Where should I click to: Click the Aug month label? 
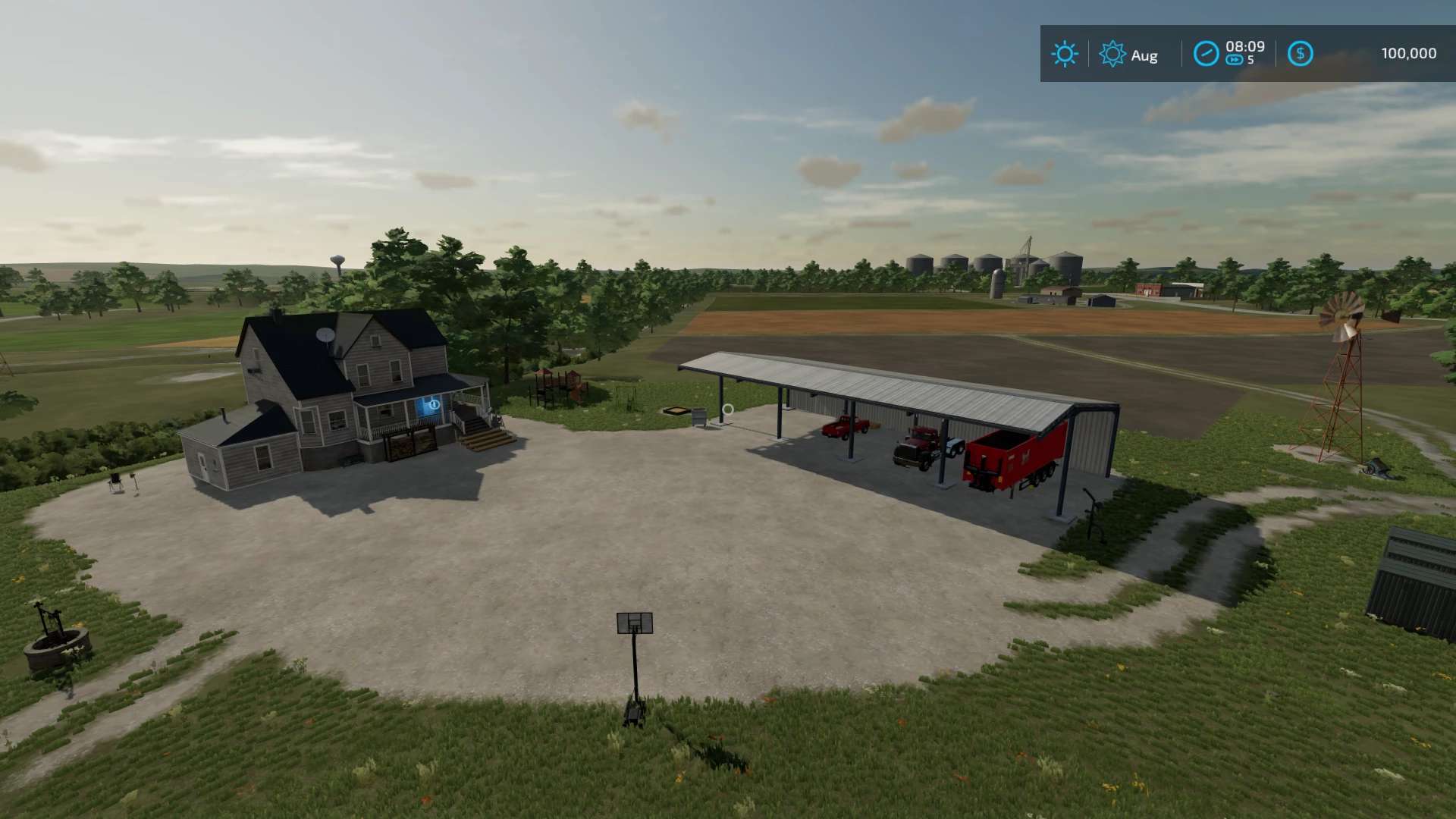pos(1145,55)
